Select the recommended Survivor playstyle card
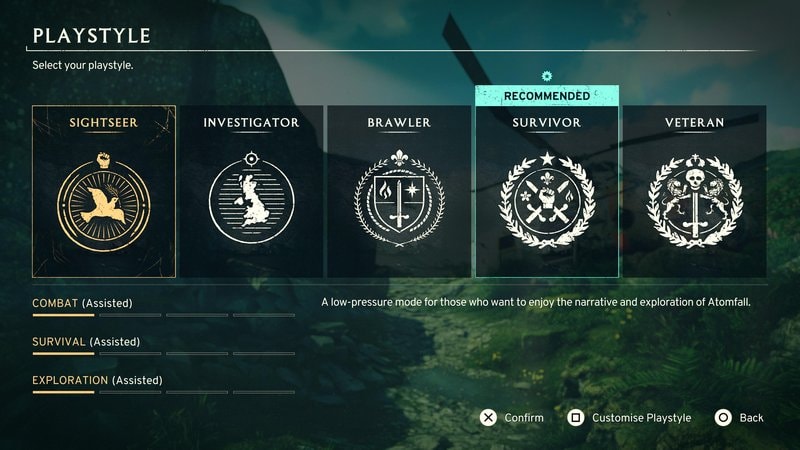This screenshot has height=450, width=800. click(546, 191)
